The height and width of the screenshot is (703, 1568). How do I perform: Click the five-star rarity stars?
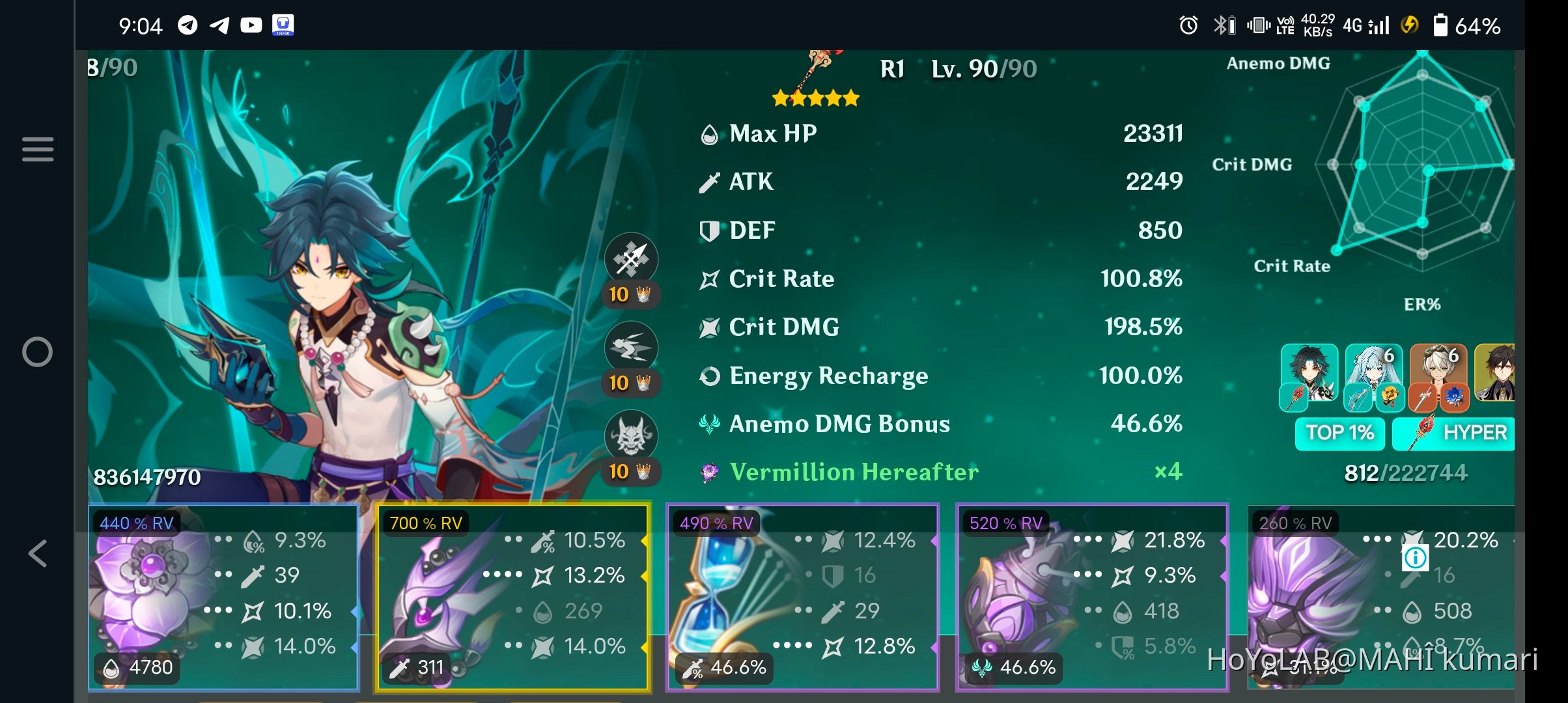point(814,99)
